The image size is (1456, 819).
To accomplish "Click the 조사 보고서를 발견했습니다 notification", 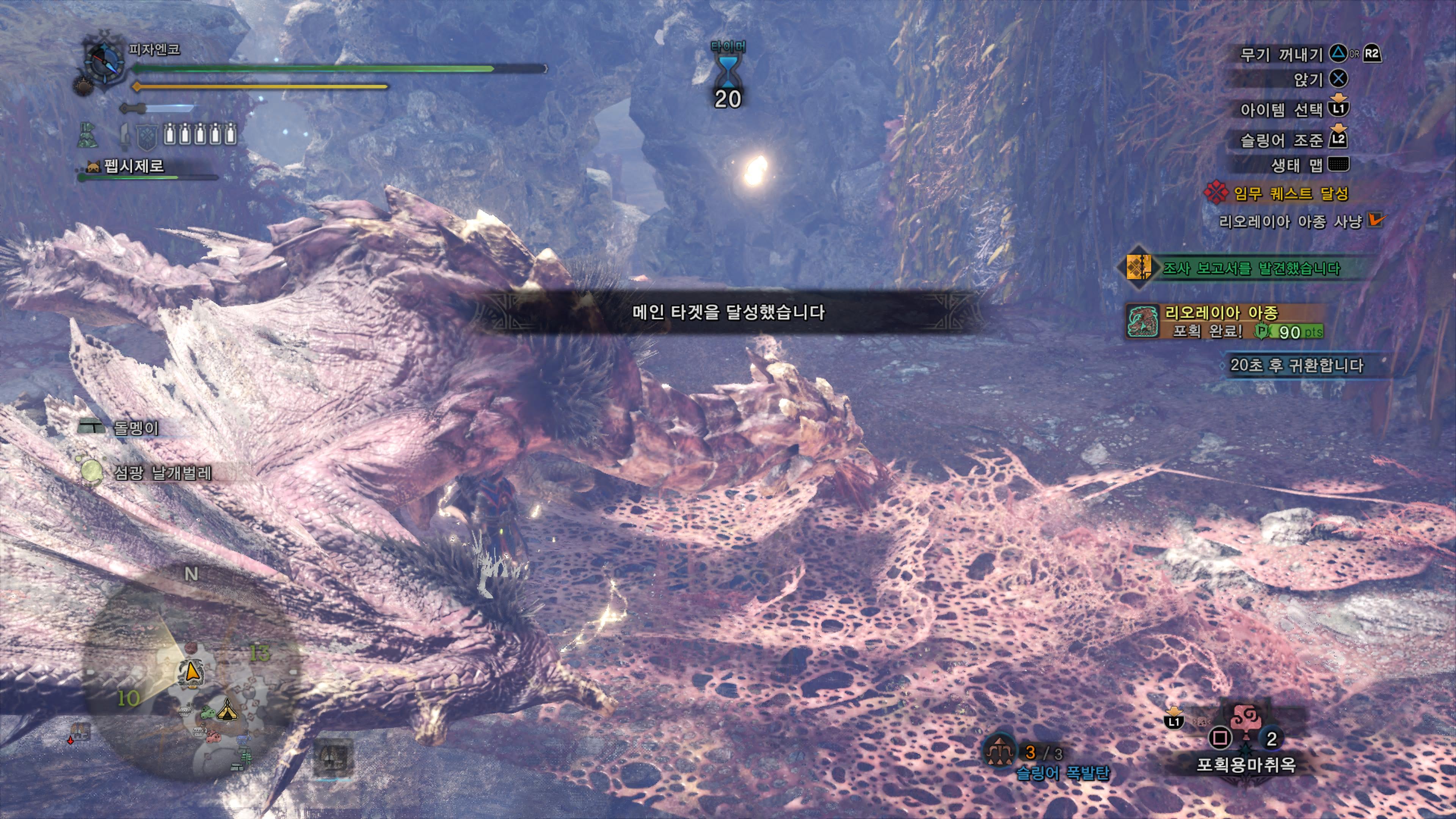I will coord(1250,268).
